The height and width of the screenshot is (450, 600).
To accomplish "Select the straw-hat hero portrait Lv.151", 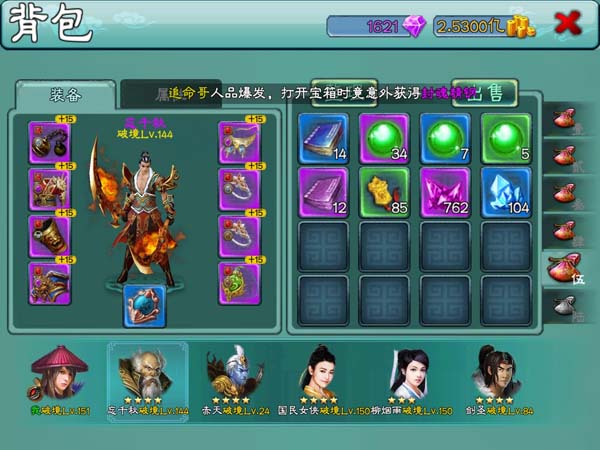I will click(x=59, y=372).
